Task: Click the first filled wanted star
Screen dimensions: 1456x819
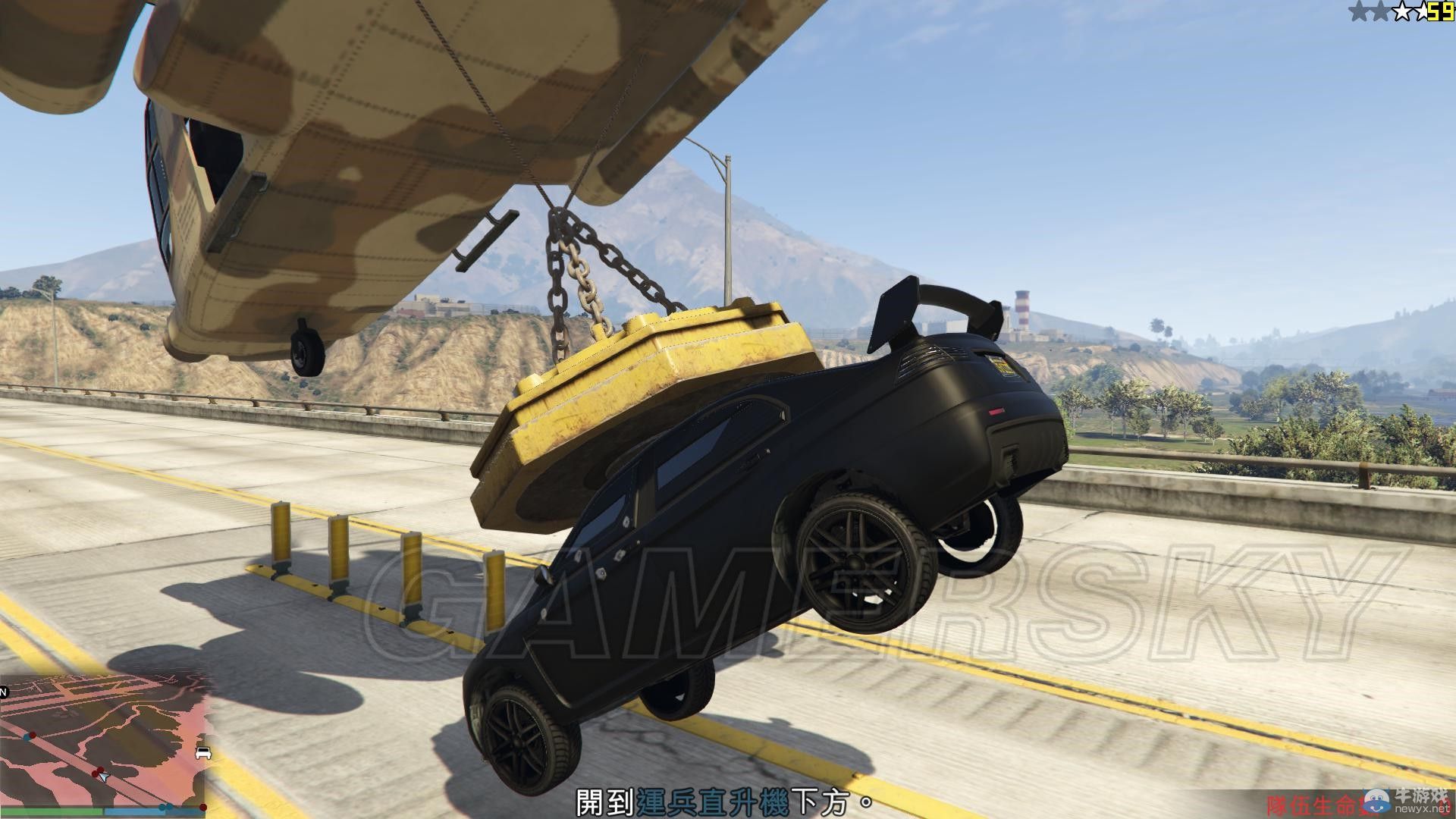Action: [1360, 10]
